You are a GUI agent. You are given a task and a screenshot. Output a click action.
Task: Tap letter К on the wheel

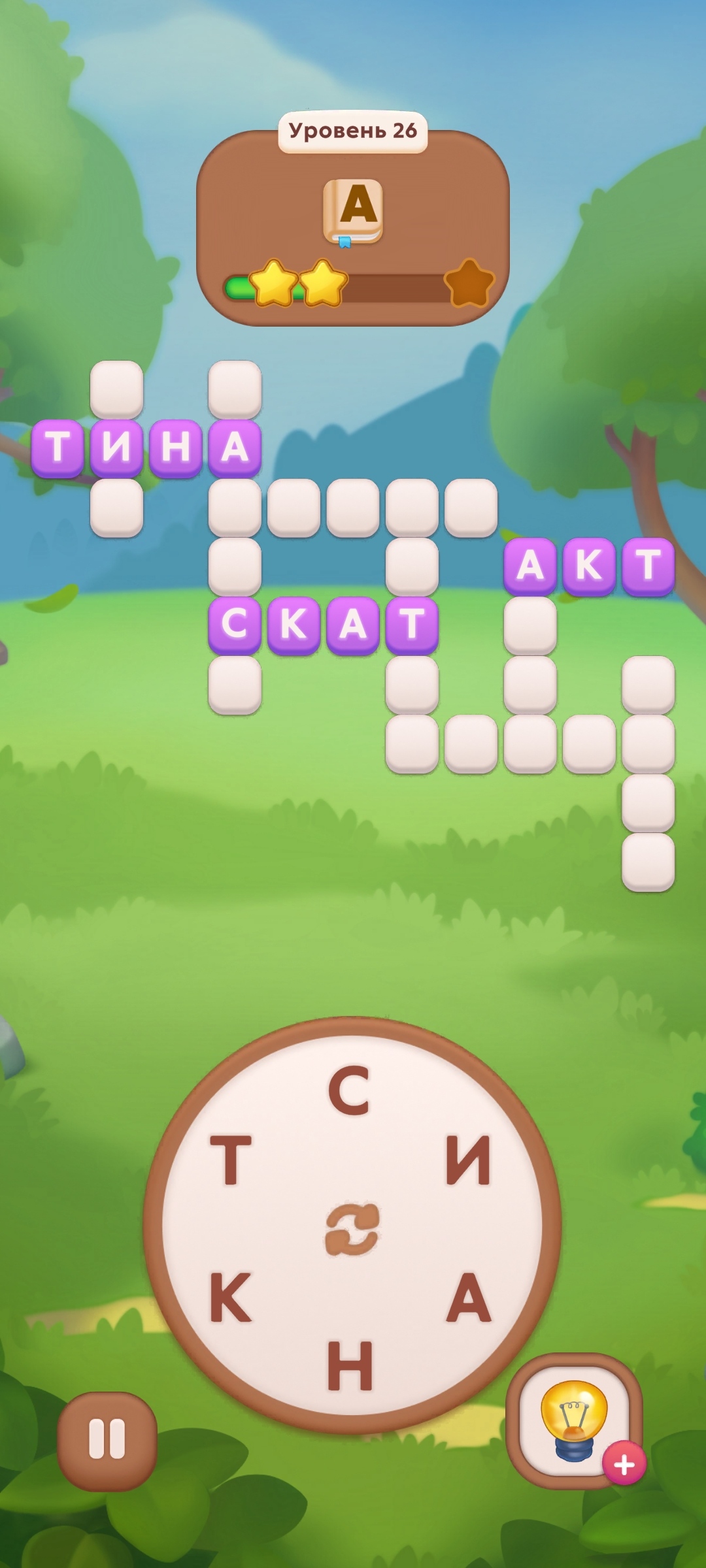pos(230,1298)
